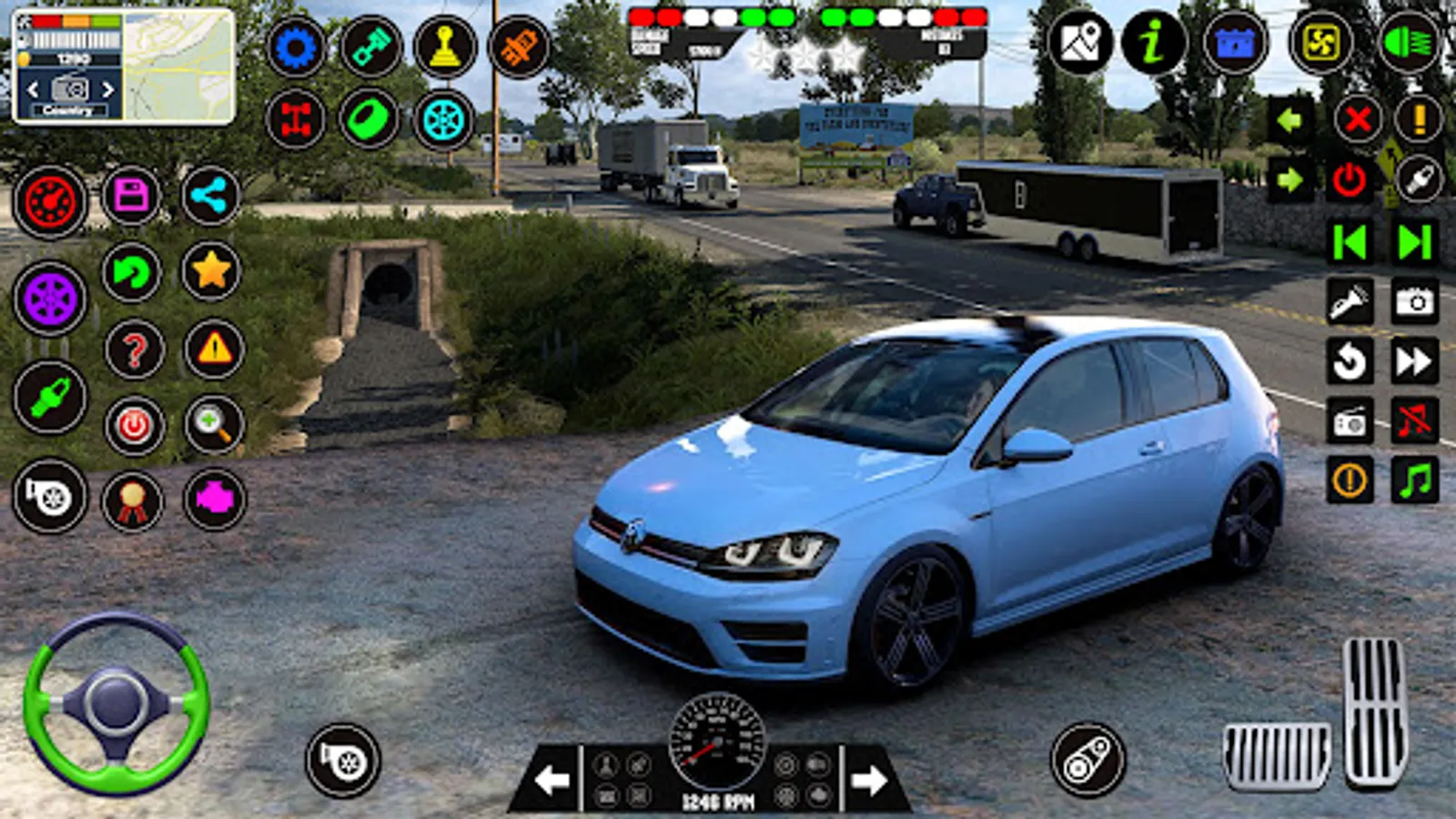Toggle the green headlight icon
Screen dimensions: 1456x819
1408,42
